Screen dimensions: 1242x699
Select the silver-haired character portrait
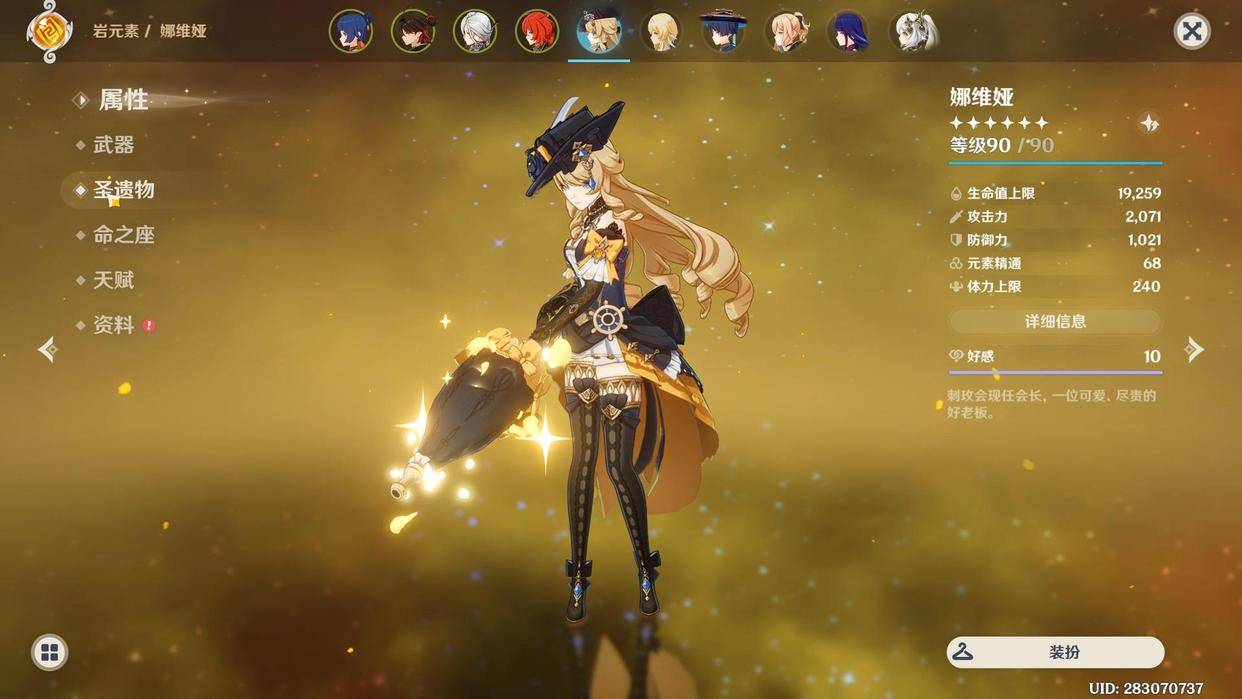[475, 31]
